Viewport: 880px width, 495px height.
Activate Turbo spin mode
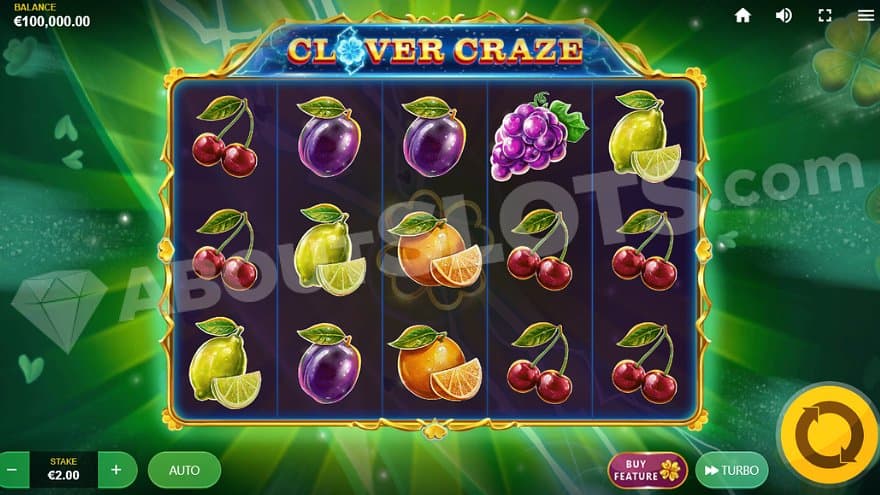(731, 470)
